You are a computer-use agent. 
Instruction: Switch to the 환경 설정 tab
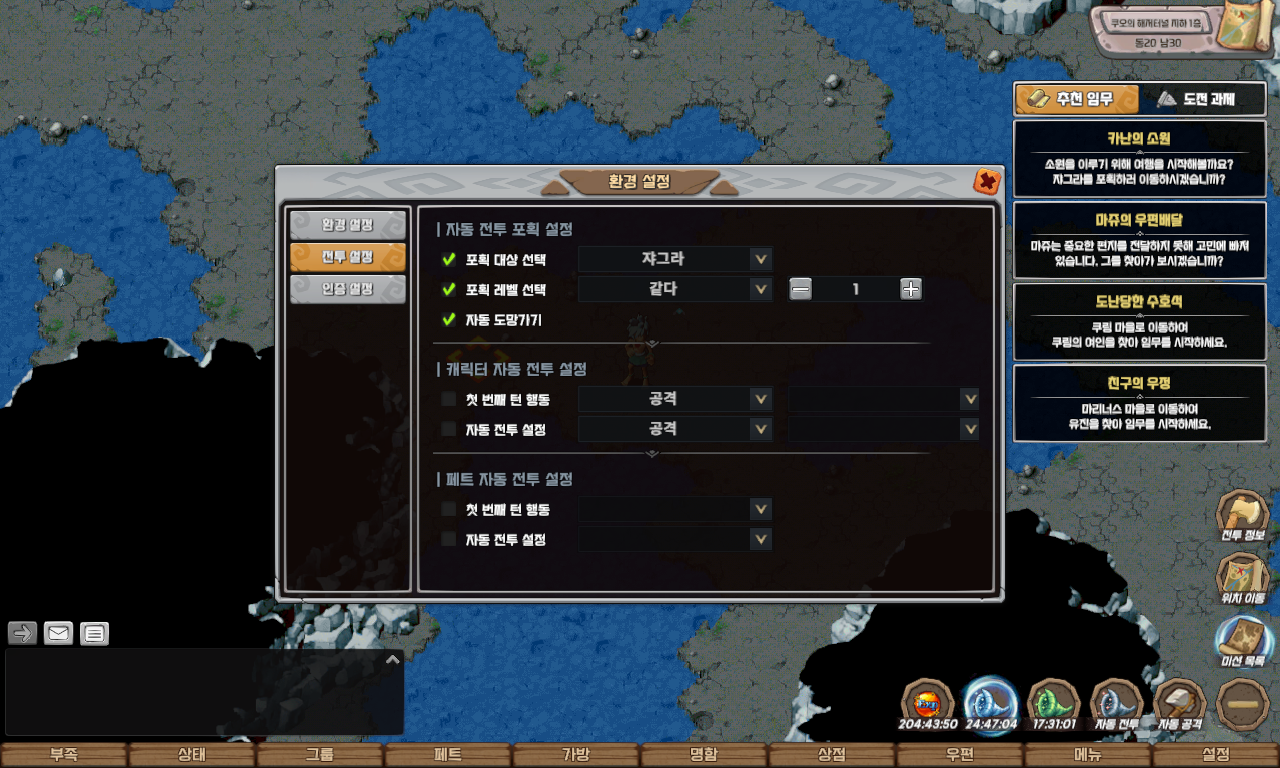coord(348,225)
